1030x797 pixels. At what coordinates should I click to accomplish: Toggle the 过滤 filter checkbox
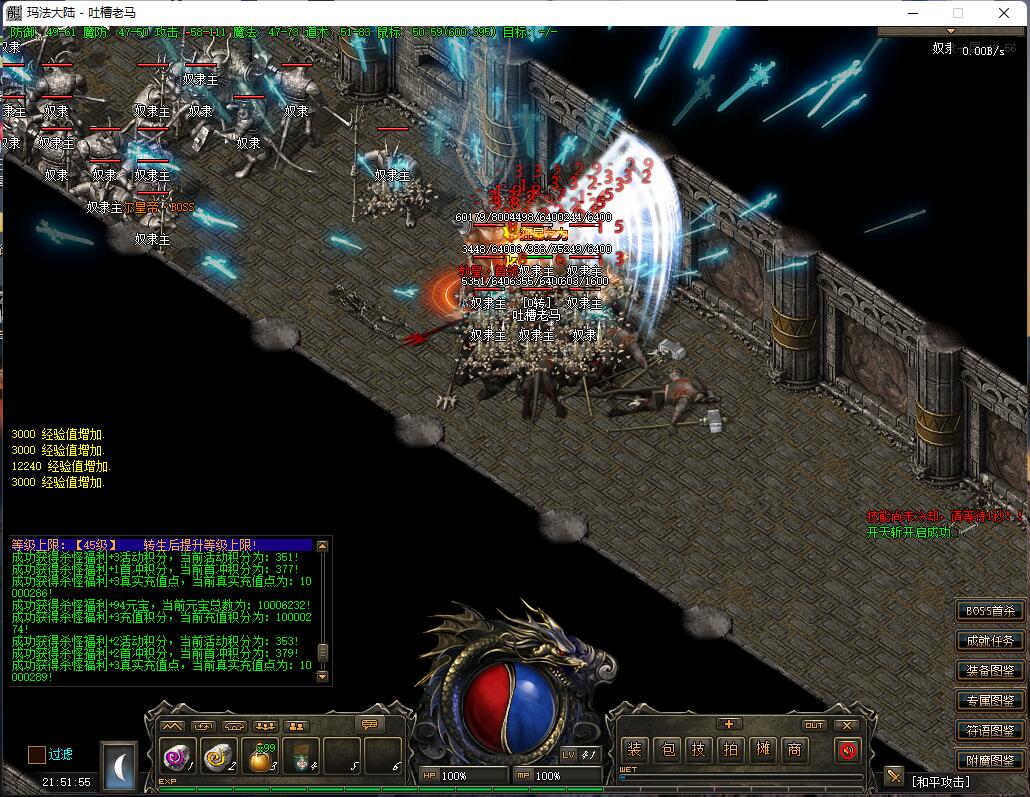pos(36,755)
